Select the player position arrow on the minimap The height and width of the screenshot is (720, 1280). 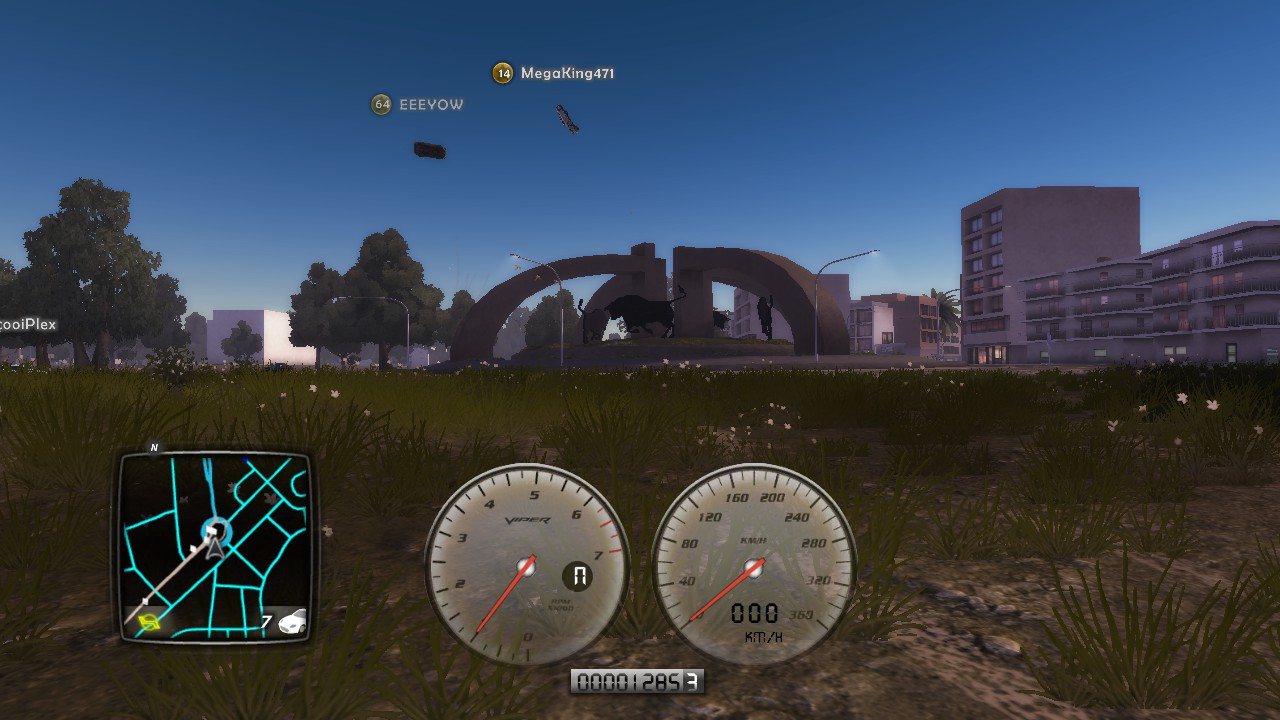(215, 548)
